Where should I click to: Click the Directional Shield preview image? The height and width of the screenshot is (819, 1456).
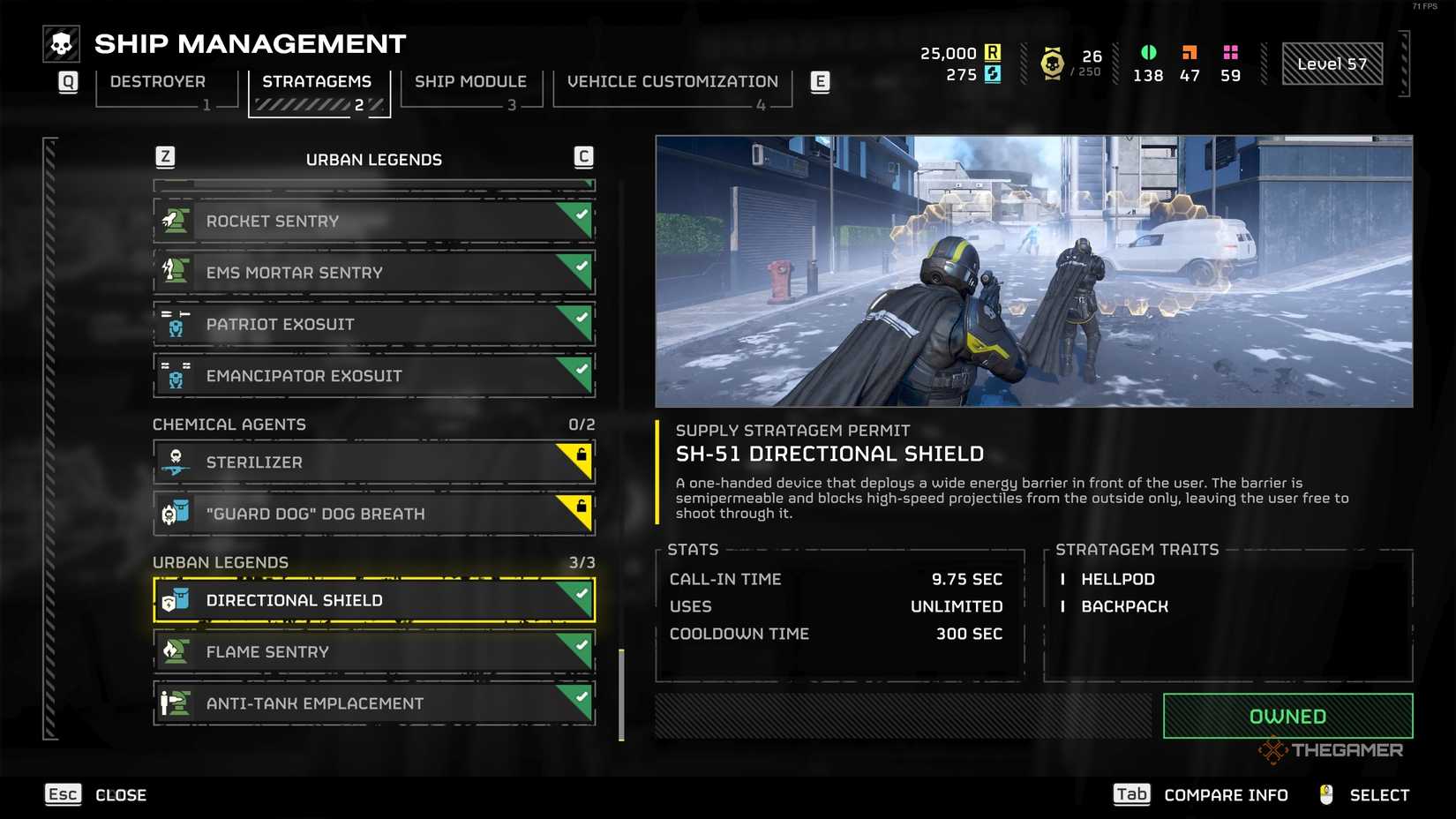[x=1033, y=271]
